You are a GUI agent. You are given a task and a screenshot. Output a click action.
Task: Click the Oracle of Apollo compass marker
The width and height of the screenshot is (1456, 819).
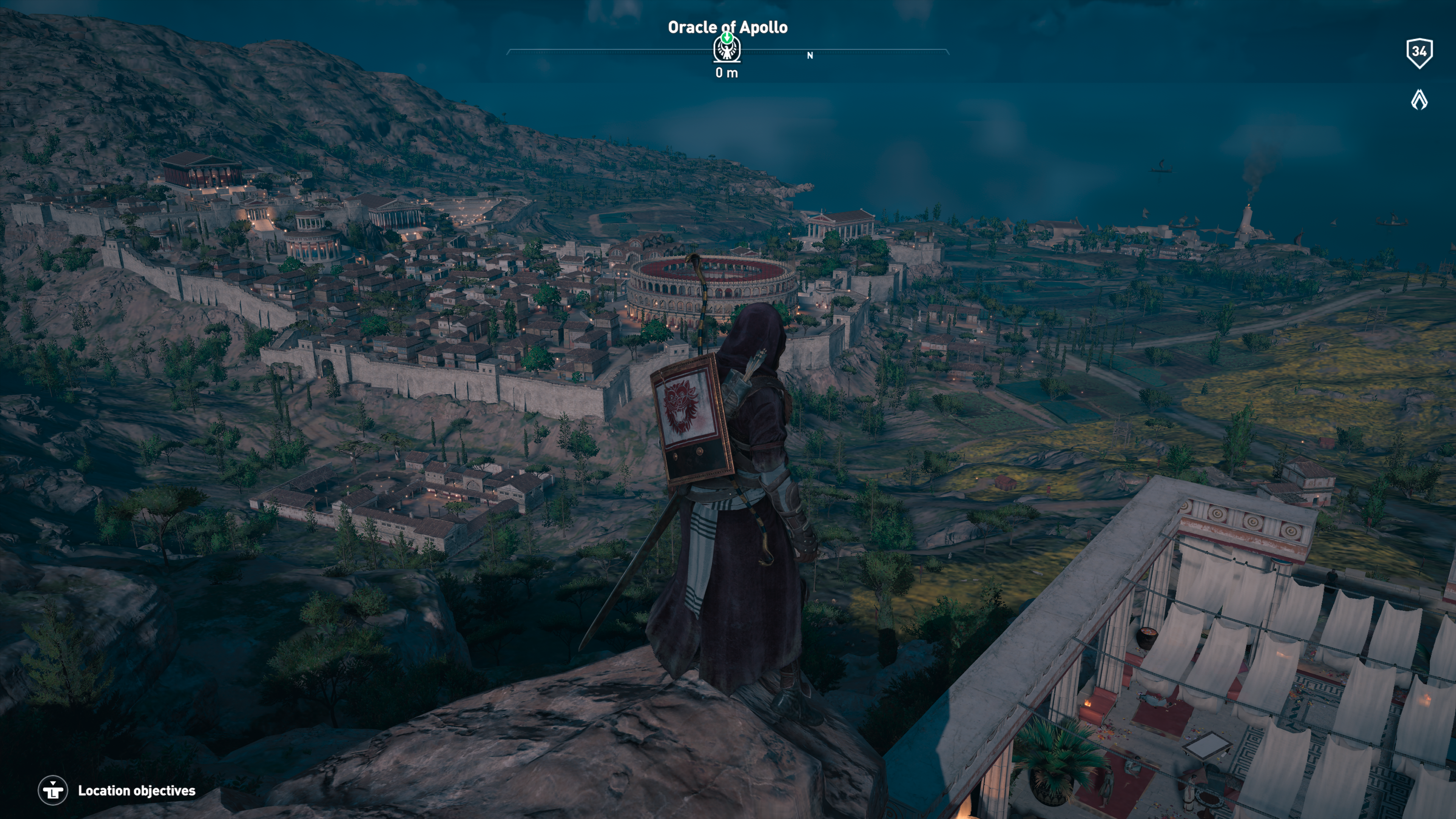[x=727, y=49]
